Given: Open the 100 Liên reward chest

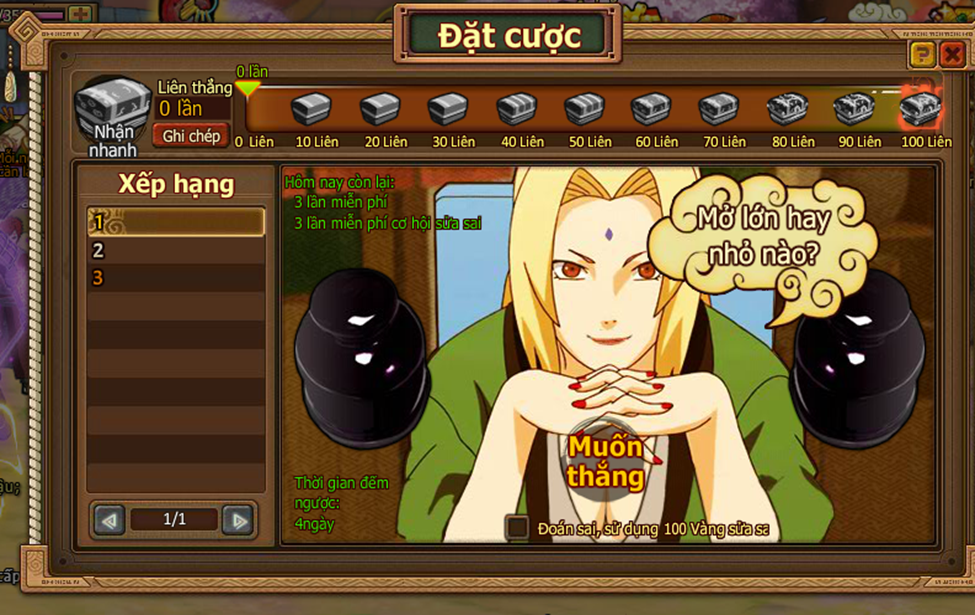Looking at the screenshot, I should pos(919,108).
